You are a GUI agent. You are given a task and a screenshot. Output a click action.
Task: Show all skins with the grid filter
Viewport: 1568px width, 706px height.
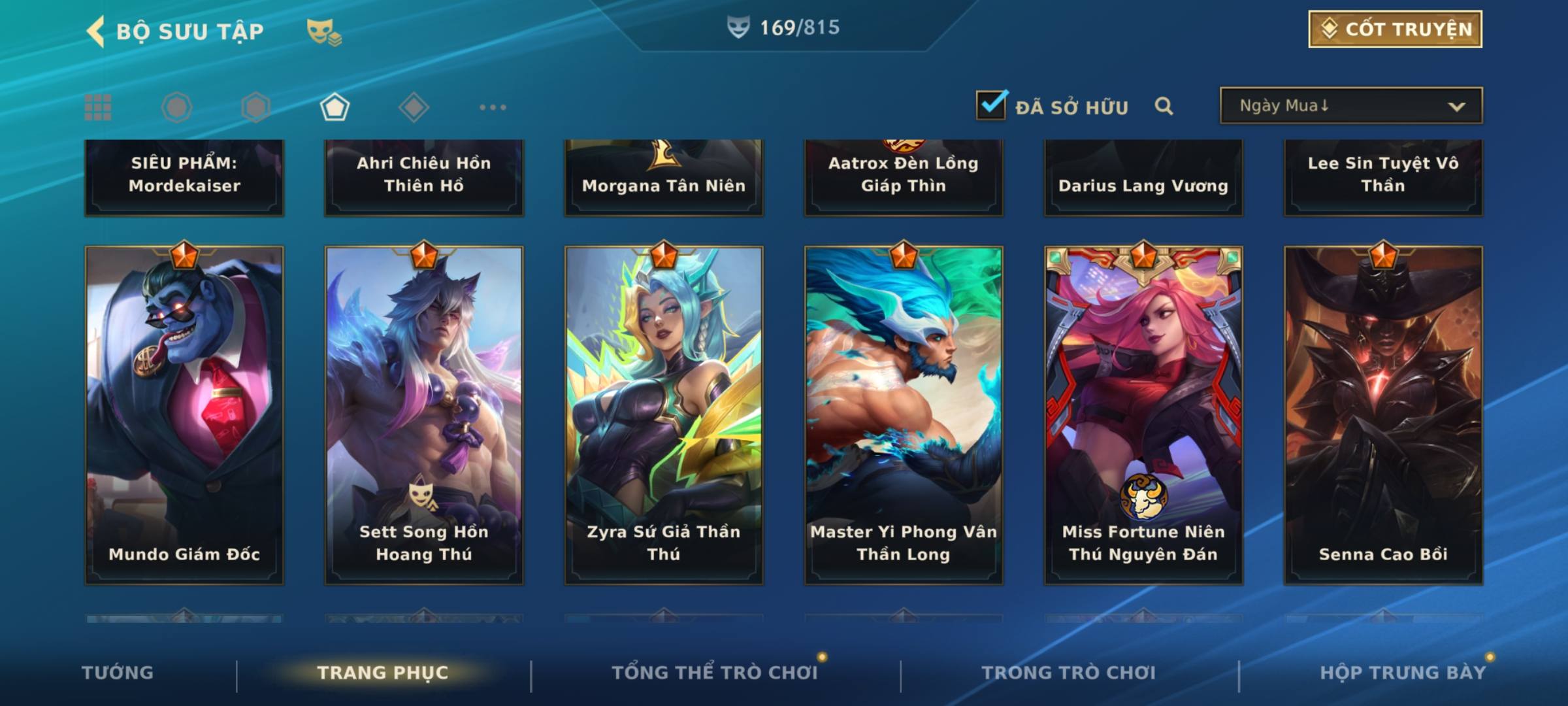pyautogui.click(x=98, y=107)
